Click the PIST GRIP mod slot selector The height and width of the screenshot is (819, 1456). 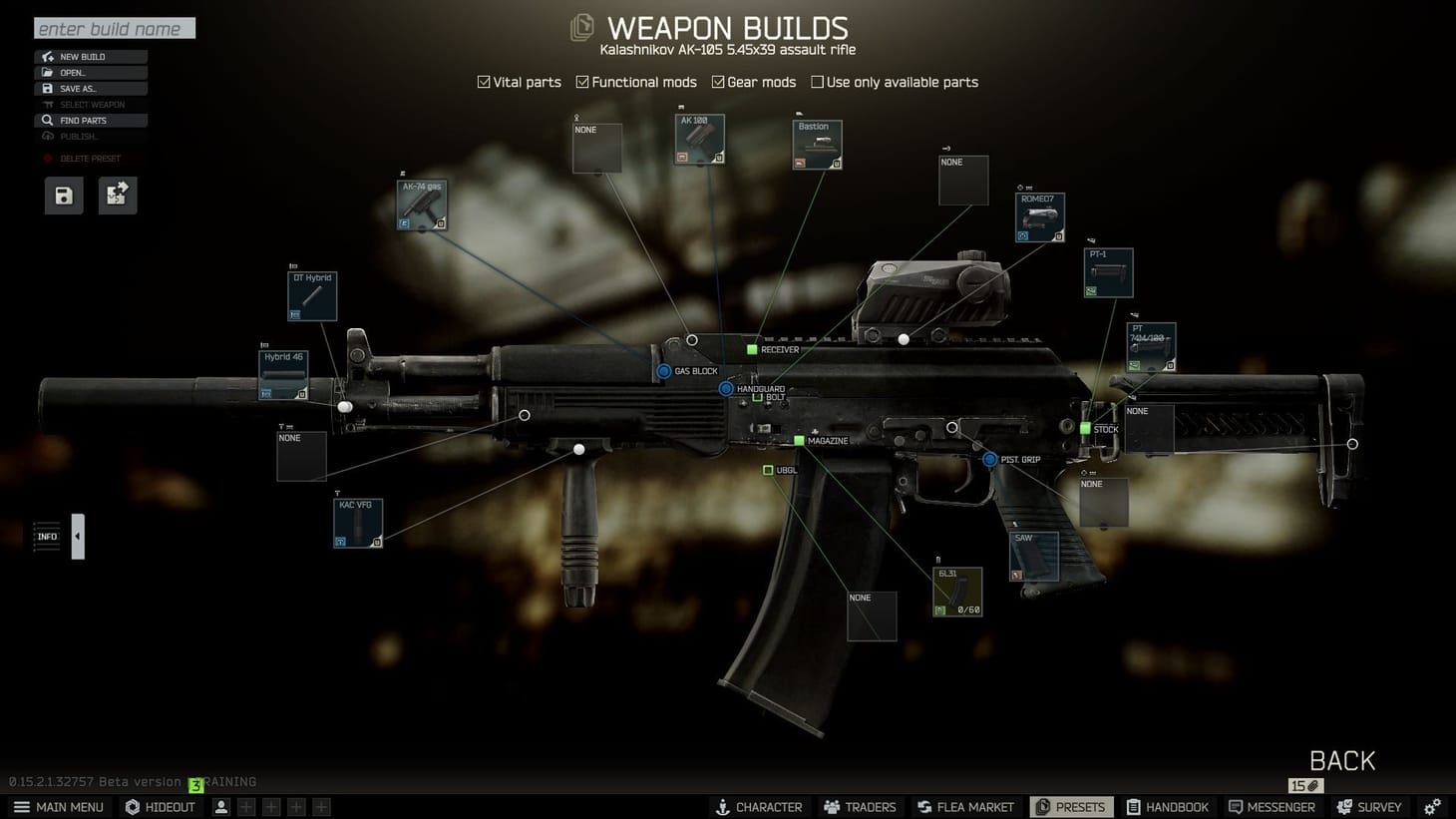(988, 459)
